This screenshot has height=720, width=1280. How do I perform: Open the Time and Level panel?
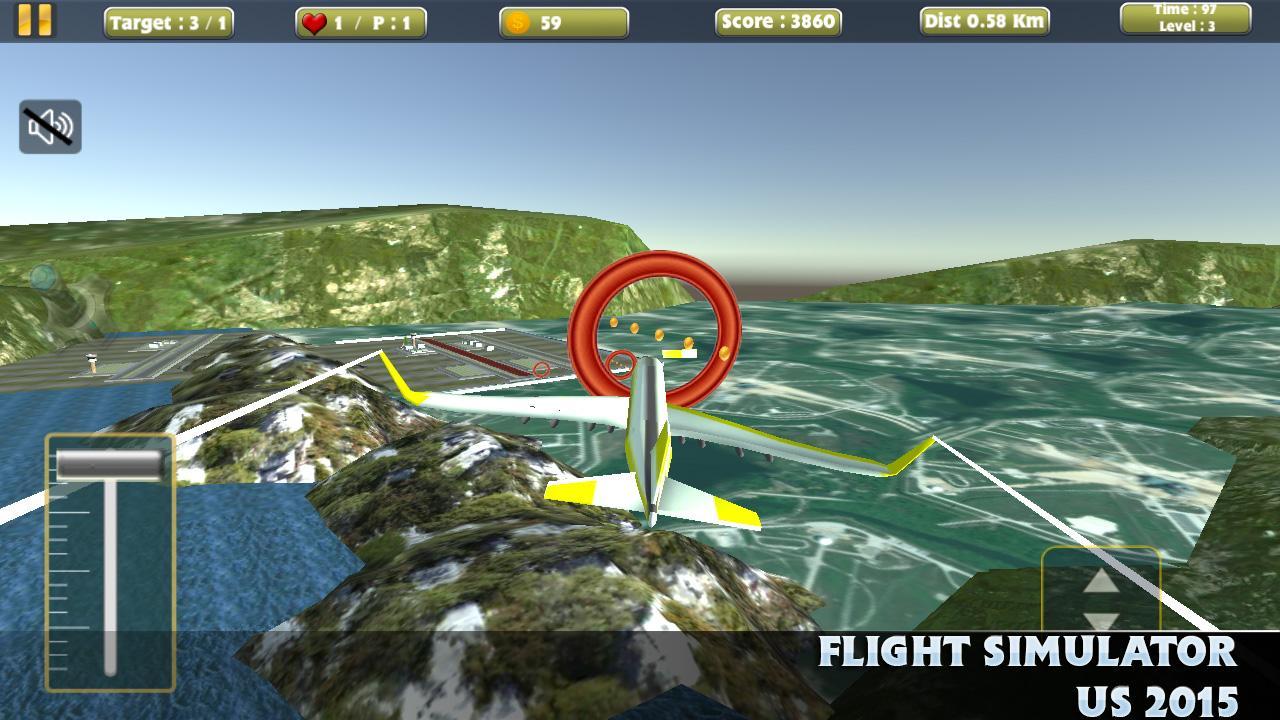tap(1184, 19)
